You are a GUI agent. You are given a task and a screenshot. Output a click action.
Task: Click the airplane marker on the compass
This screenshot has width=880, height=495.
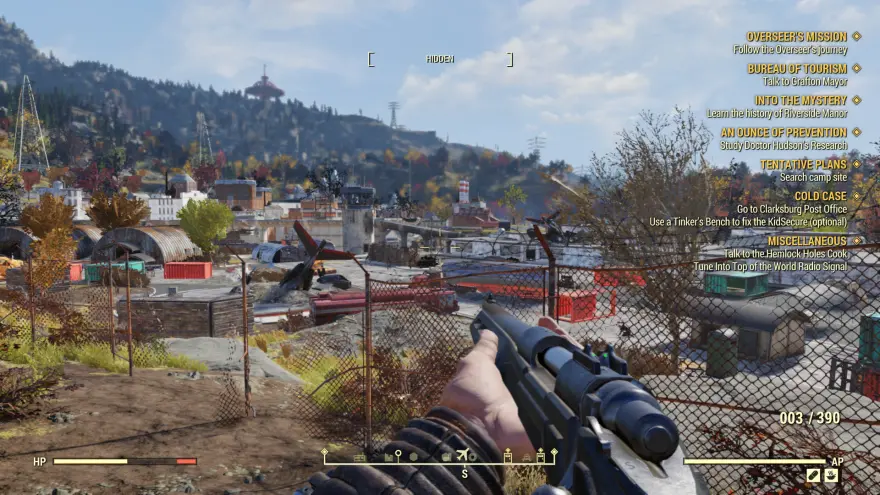click(x=462, y=456)
